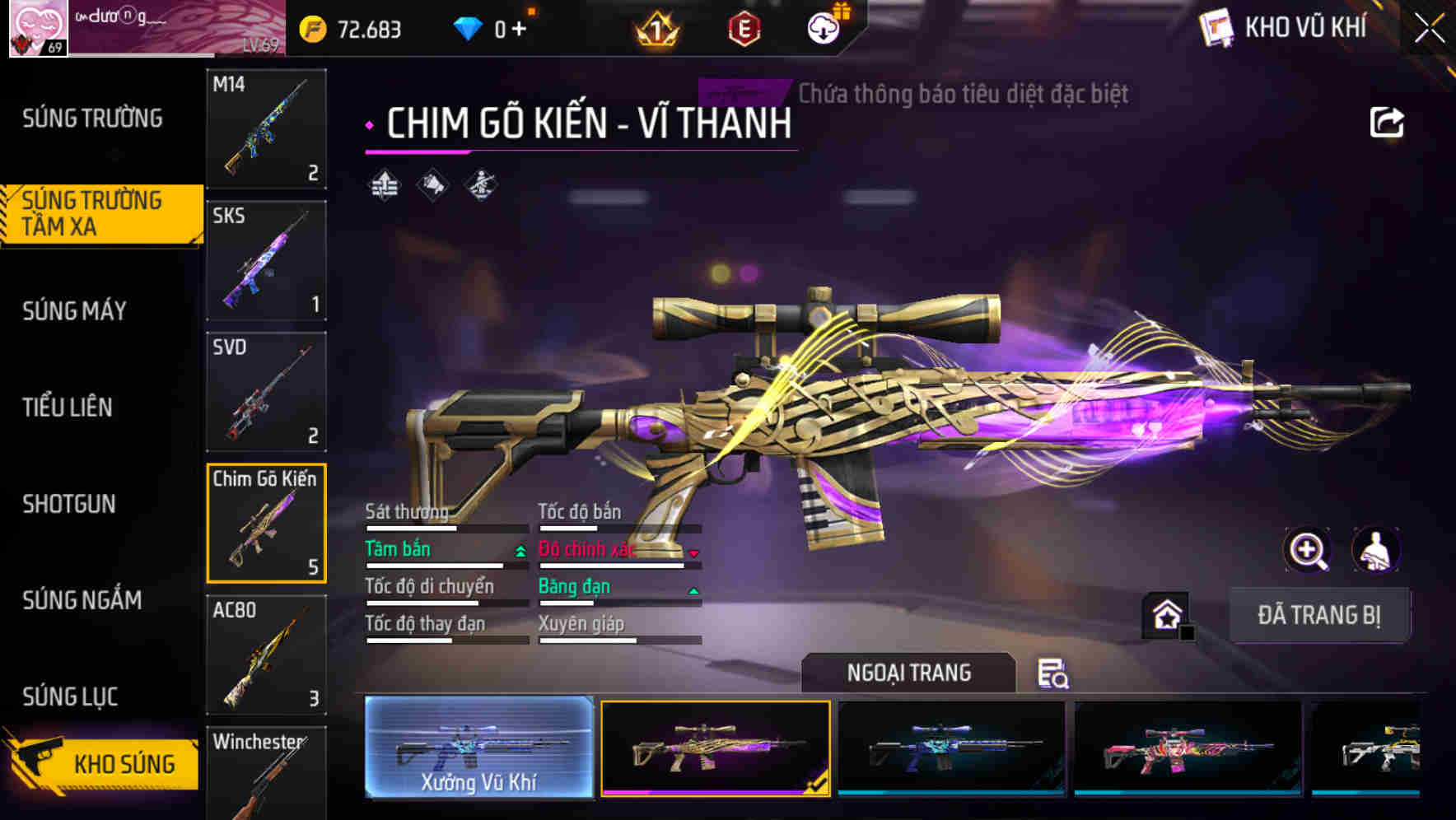Open the weapon share icon at top right
This screenshot has height=820, width=1456.
pos(1386,121)
